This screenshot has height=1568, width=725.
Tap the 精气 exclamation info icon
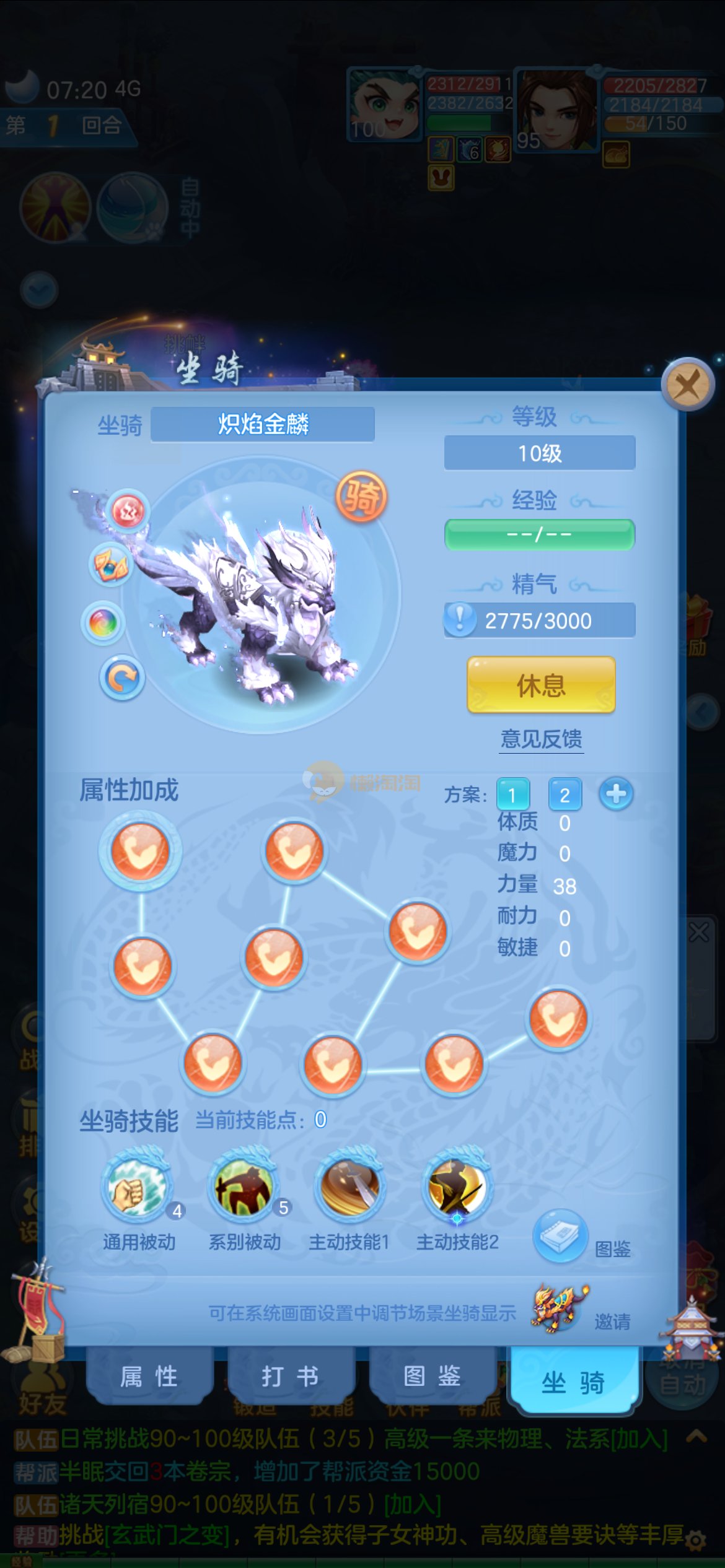(460, 619)
